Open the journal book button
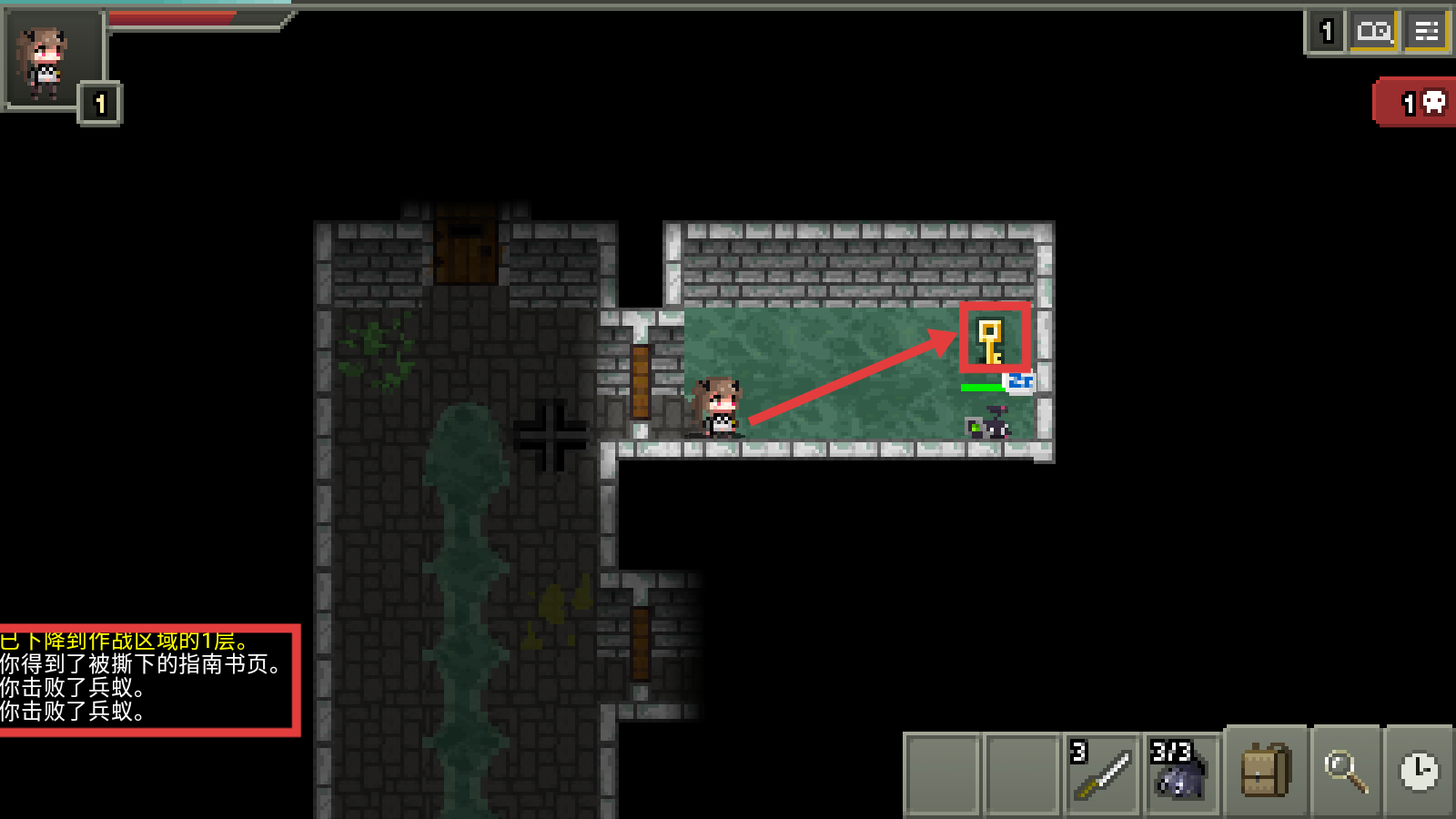Viewport: 1456px width, 819px height. (x=1373, y=32)
